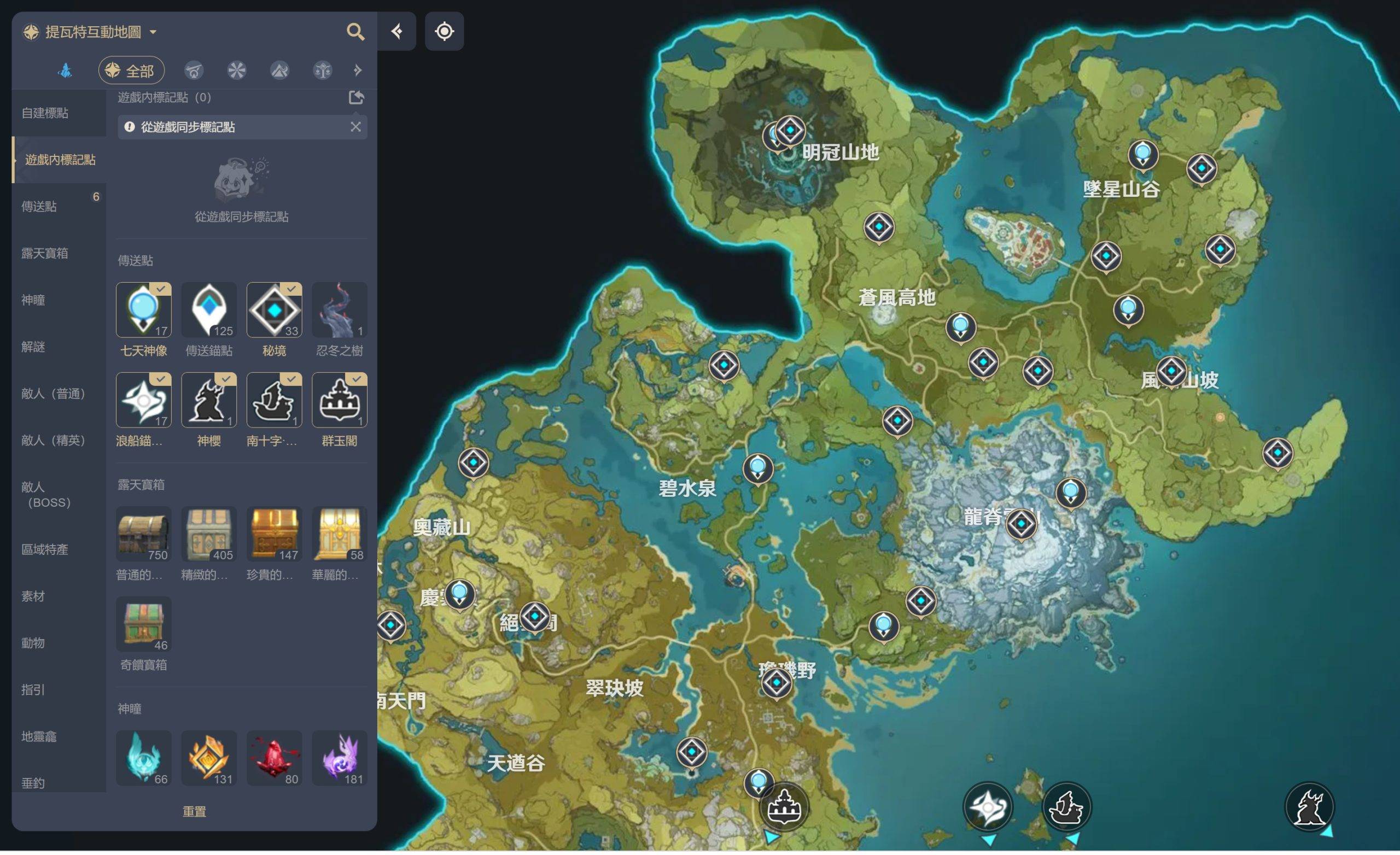
Task: Switch to the 自建標點 category
Action: [45, 113]
